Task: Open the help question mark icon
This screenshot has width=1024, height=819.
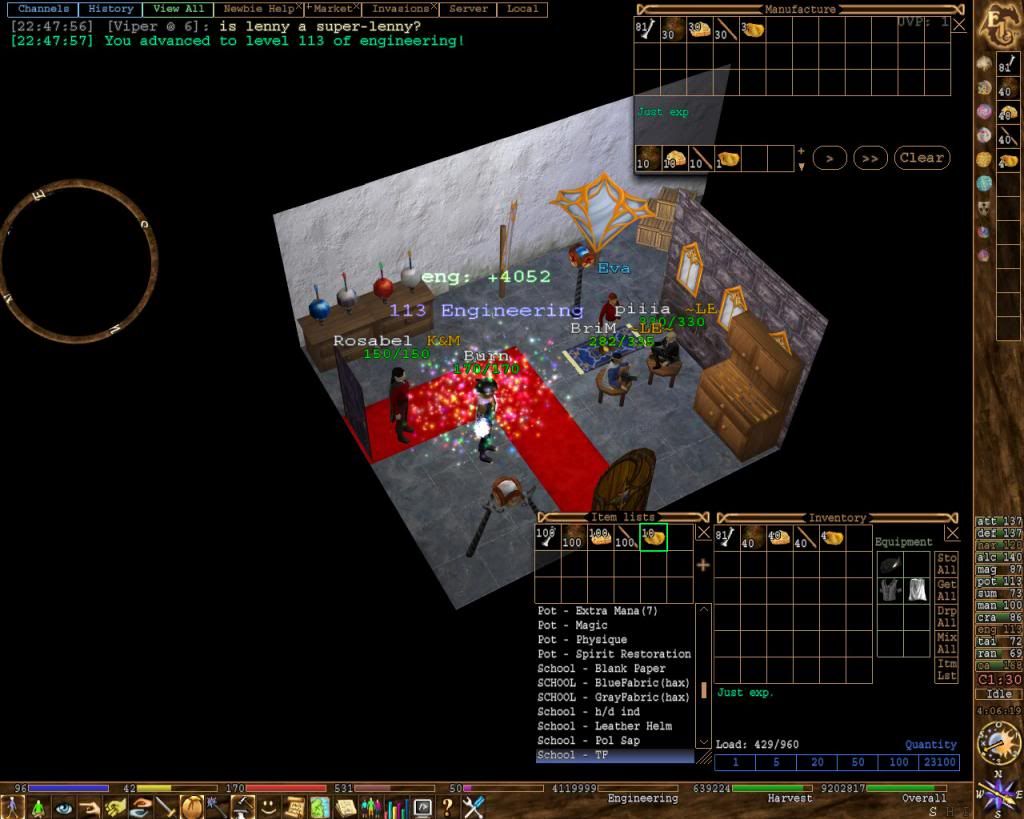Action: [447, 806]
